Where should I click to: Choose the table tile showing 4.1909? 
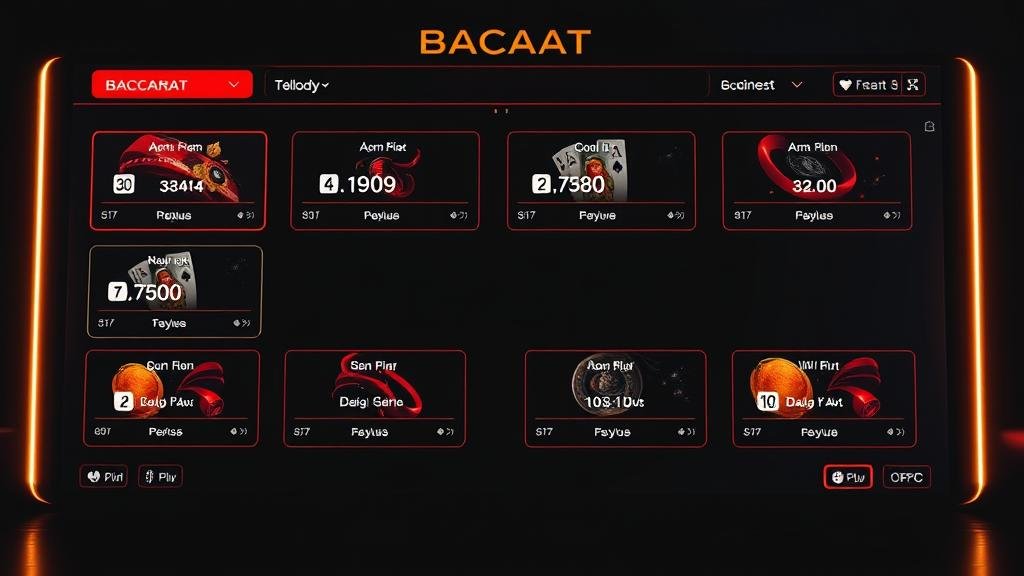click(384, 180)
